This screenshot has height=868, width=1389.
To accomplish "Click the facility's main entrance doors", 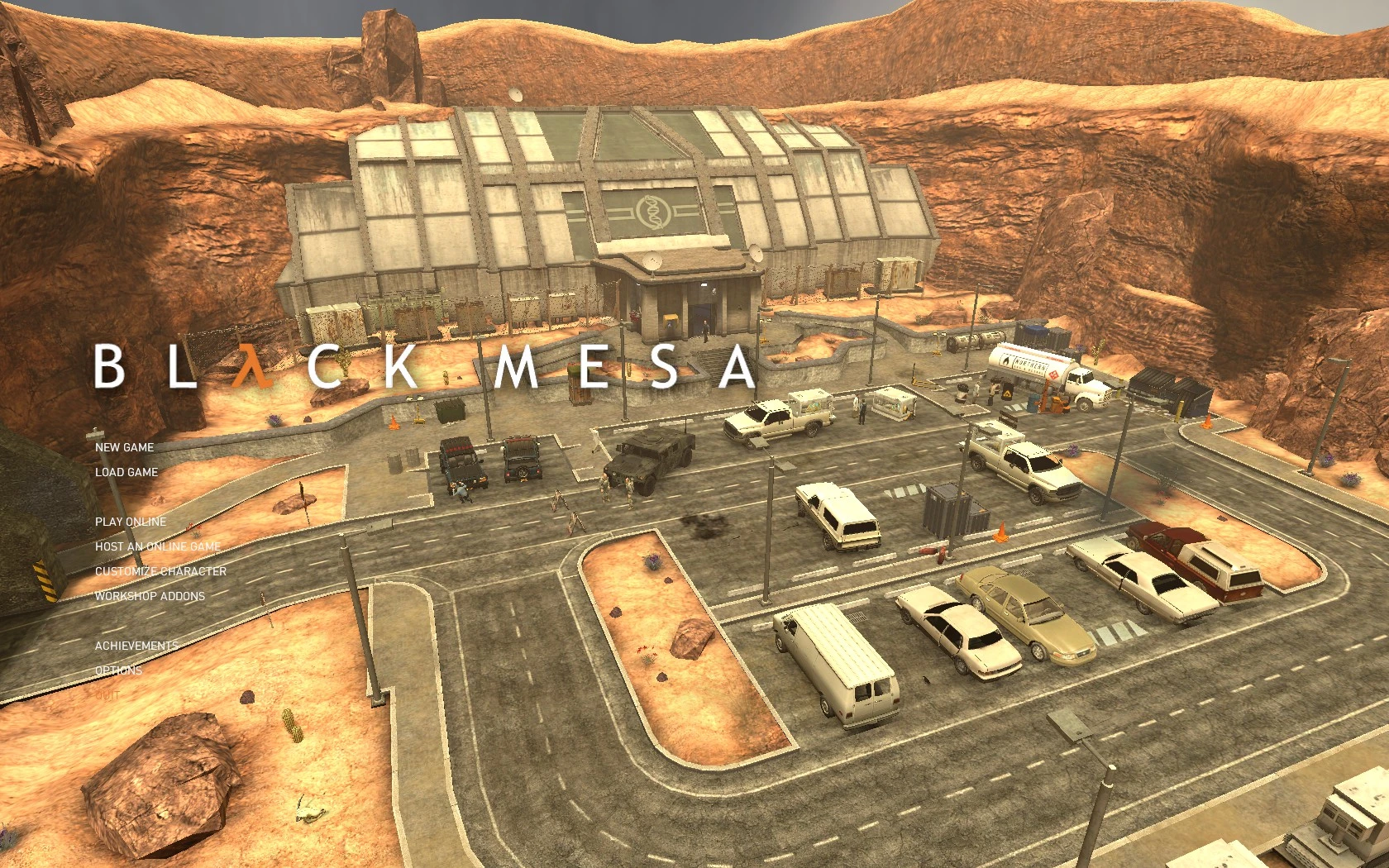I will pyautogui.click(x=703, y=317).
